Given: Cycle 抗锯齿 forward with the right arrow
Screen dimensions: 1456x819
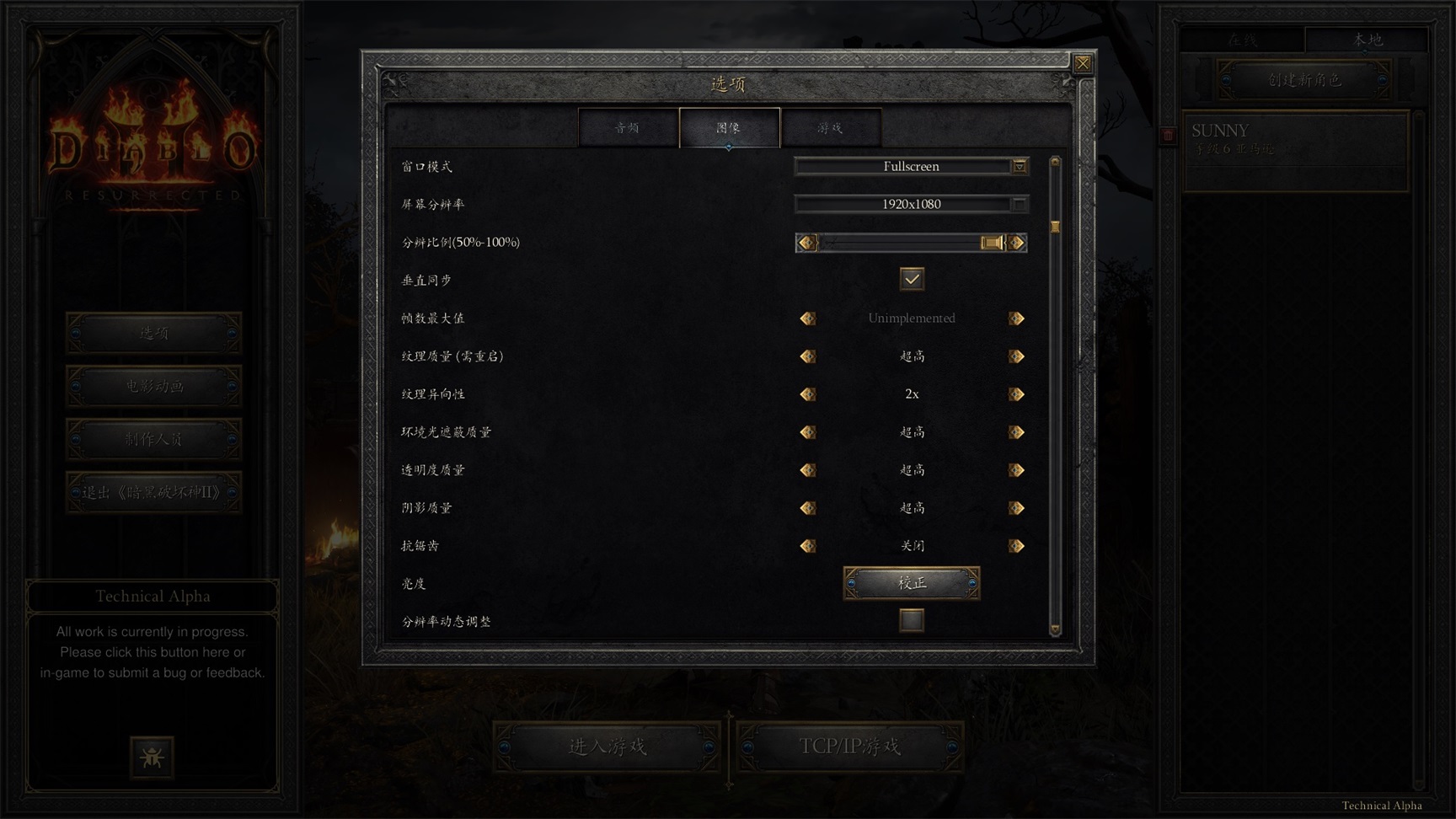Looking at the screenshot, I should (x=1016, y=545).
